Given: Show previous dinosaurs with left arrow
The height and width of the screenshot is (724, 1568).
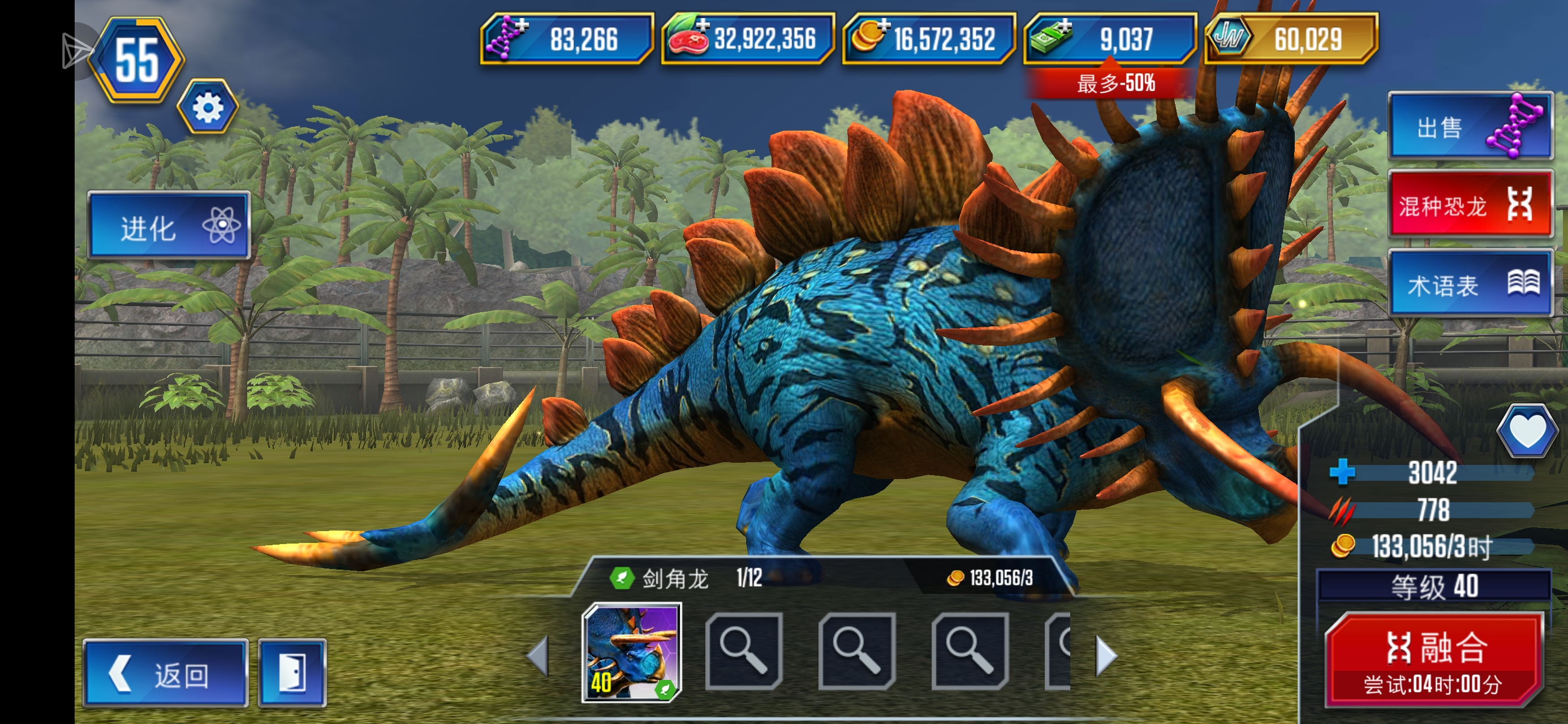Looking at the screenshot, I should [x=538, y=655].
